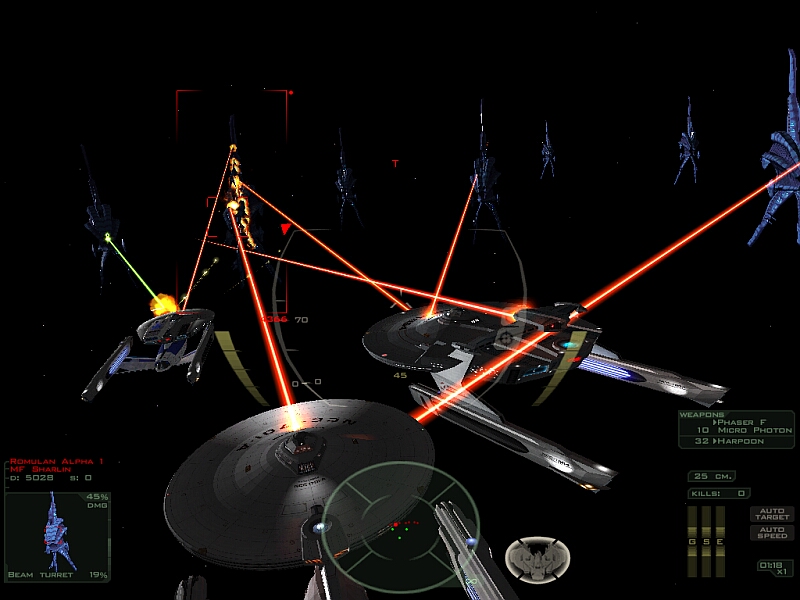Toggle the Auto Target button
800x600 pixels.
pyautogui.click(x=771, y=513)
